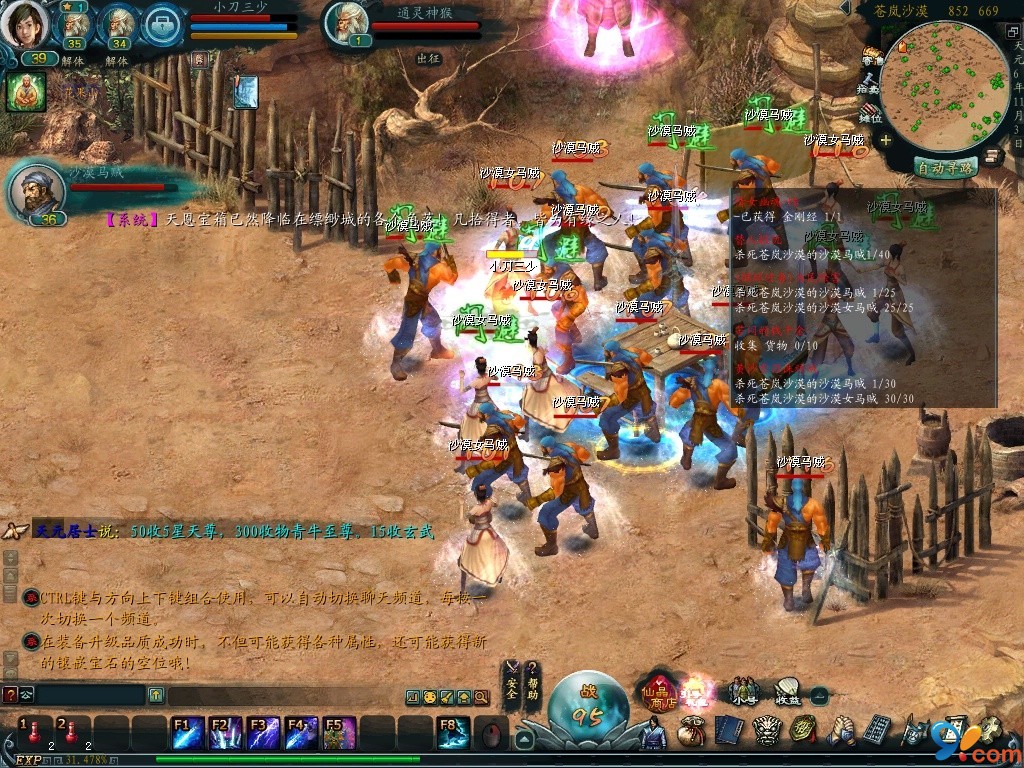
Task: Select the 沙漠马贼 target portrait
Action: point(36,190)
